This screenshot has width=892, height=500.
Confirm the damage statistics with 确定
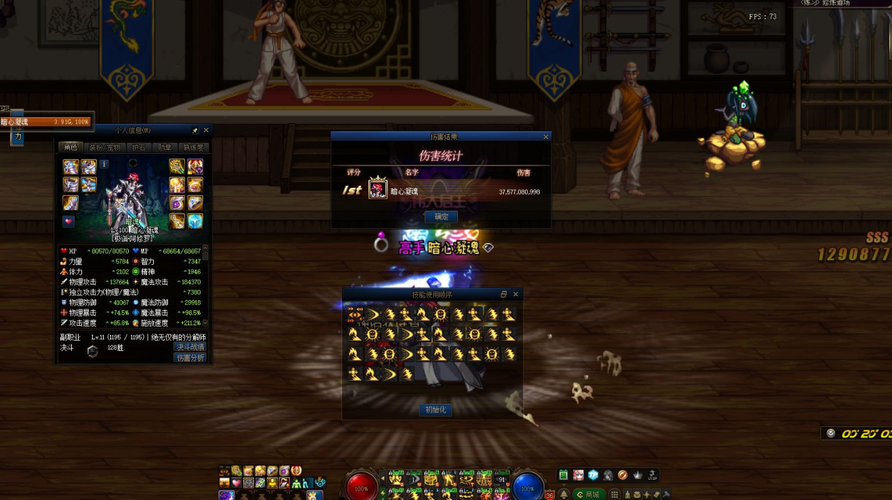click(441, 217)
